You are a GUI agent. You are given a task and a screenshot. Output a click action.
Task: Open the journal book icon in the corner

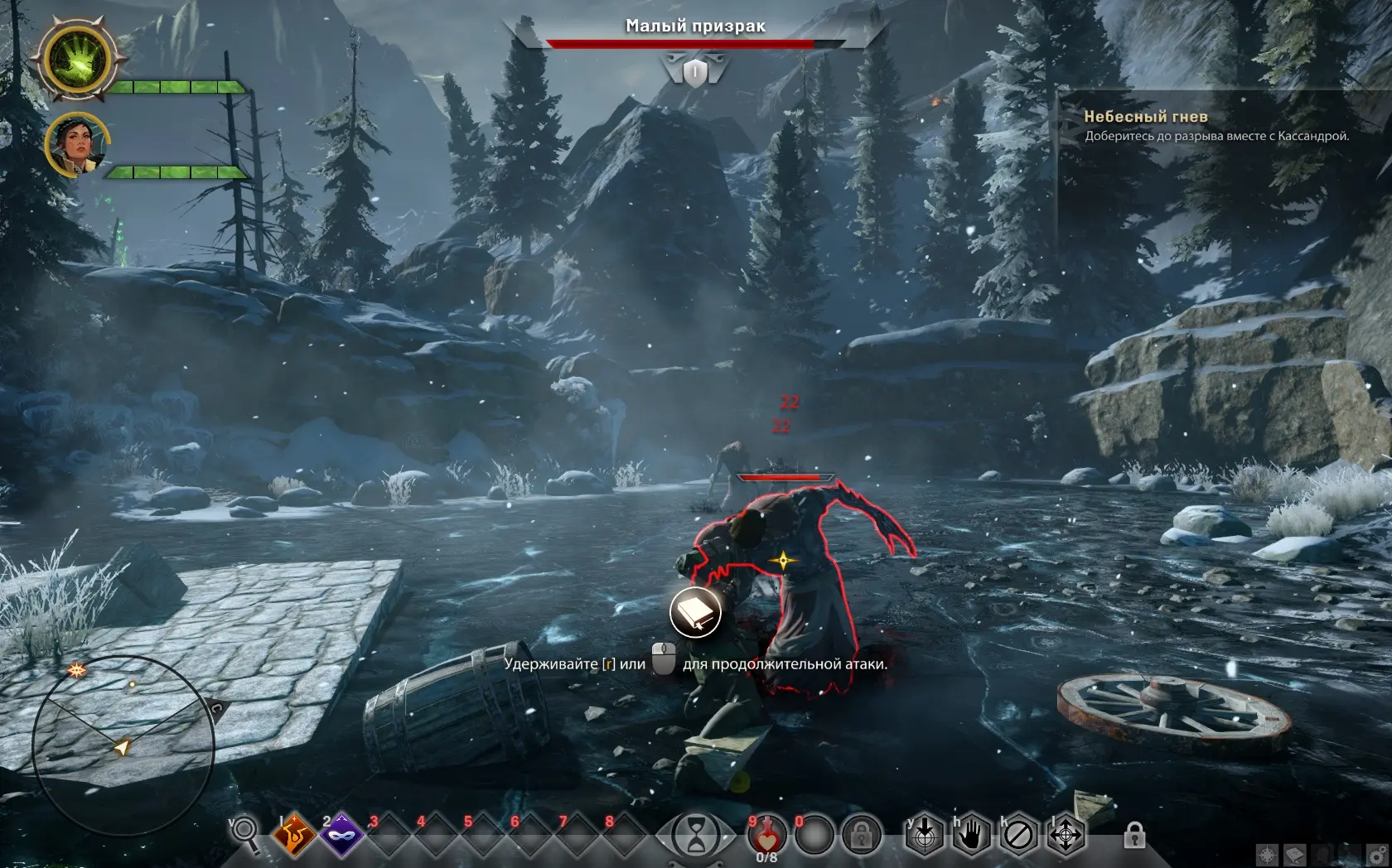[x=1295, y=855]
